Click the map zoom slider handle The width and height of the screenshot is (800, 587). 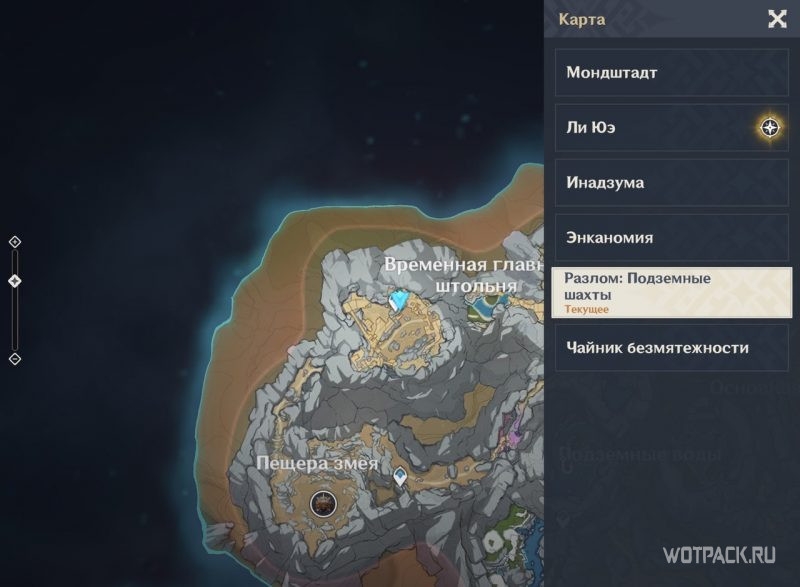(15, 281)
